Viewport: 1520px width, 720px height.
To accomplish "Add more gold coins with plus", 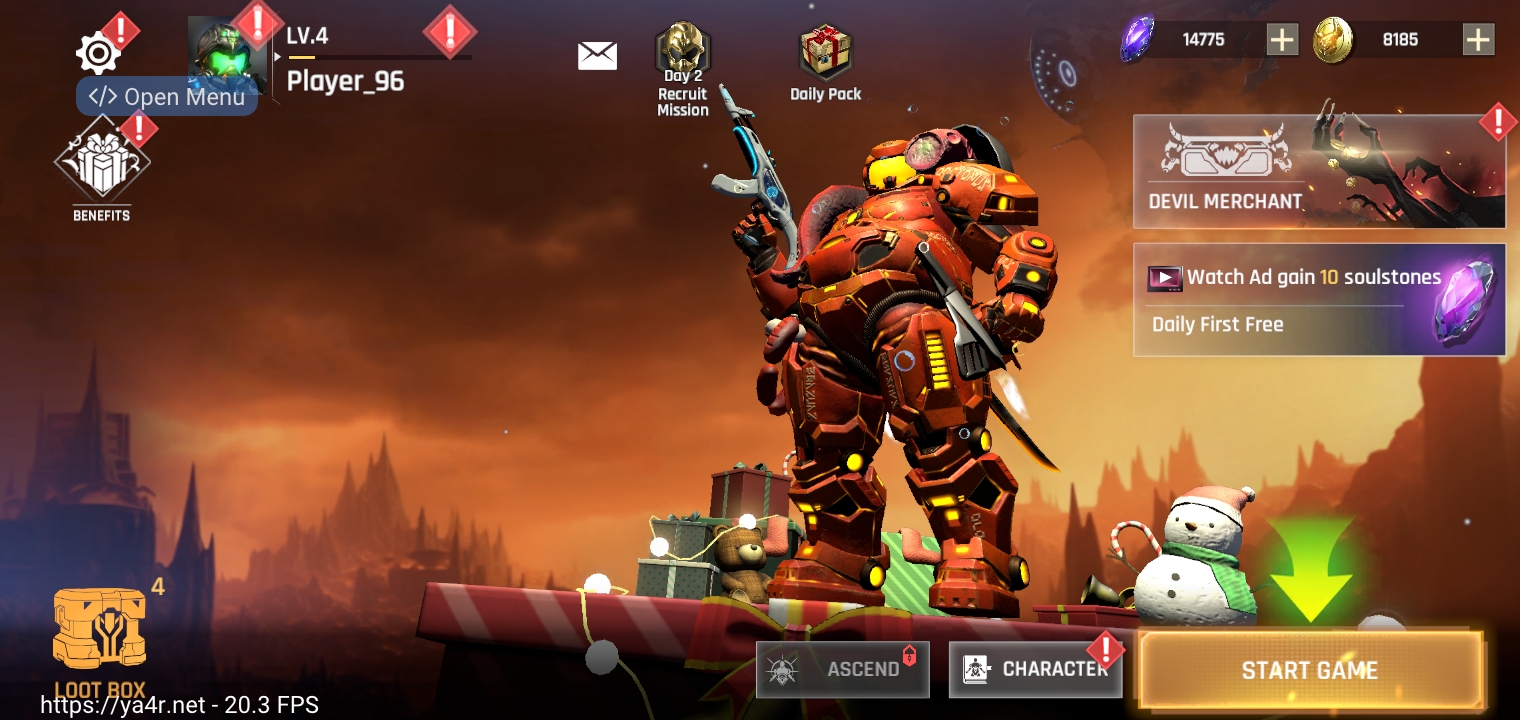I will pyautogui.click(x=1478, y=40).
